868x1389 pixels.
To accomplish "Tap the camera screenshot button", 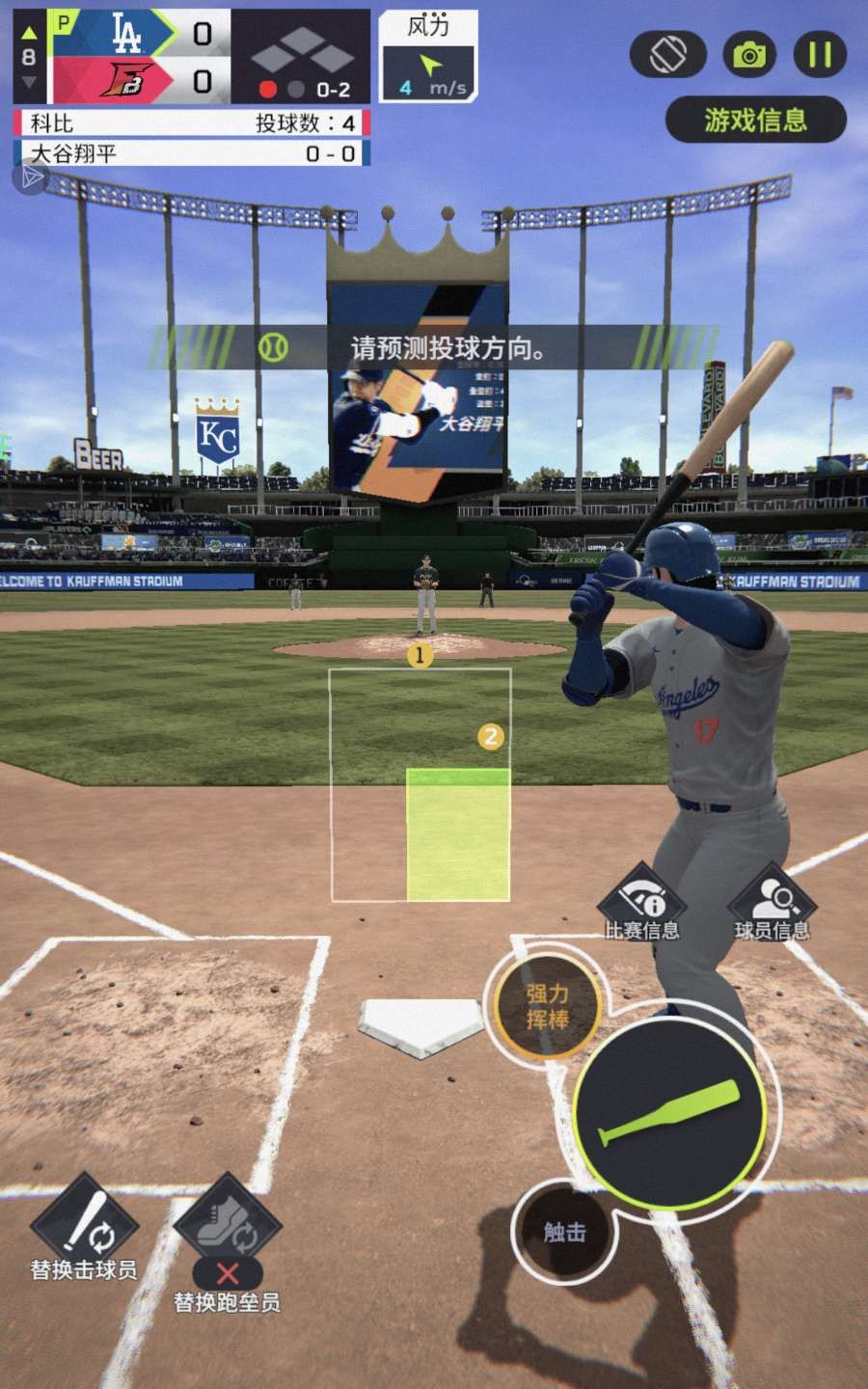I will pos(748,55).
